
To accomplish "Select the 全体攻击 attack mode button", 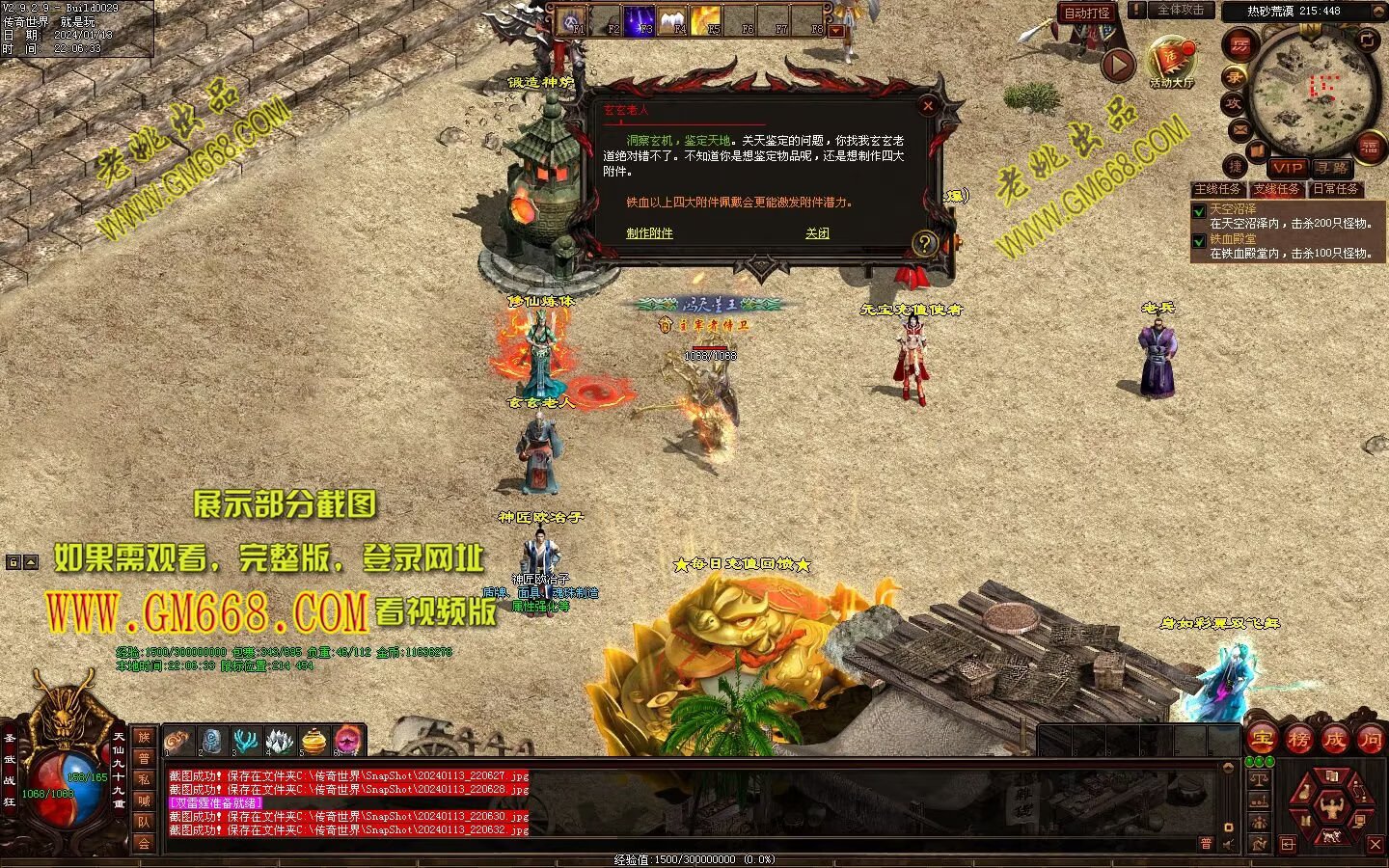I will pos(1181,11).
